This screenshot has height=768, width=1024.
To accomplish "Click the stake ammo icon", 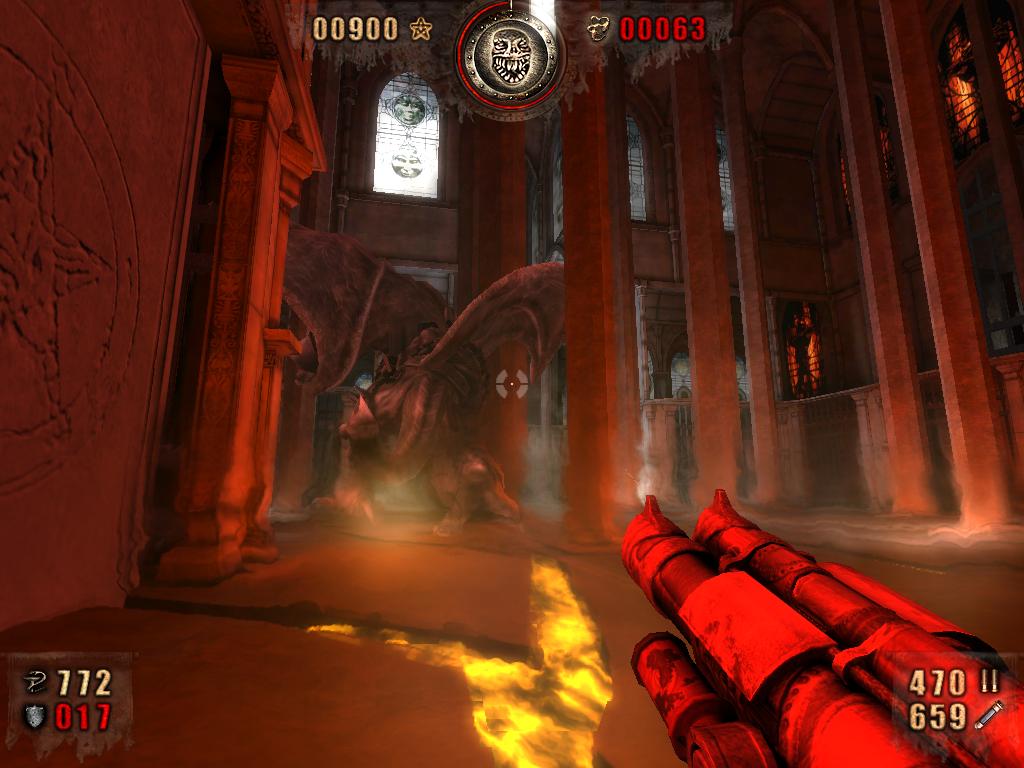I will 988,716.
